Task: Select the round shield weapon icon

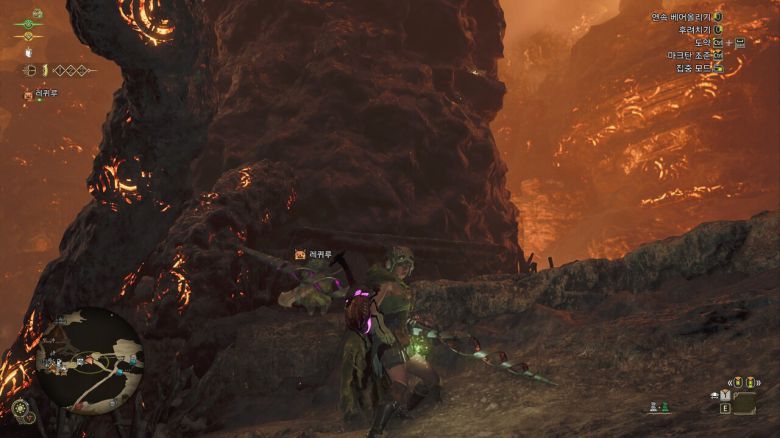Action: coord(29,70)
